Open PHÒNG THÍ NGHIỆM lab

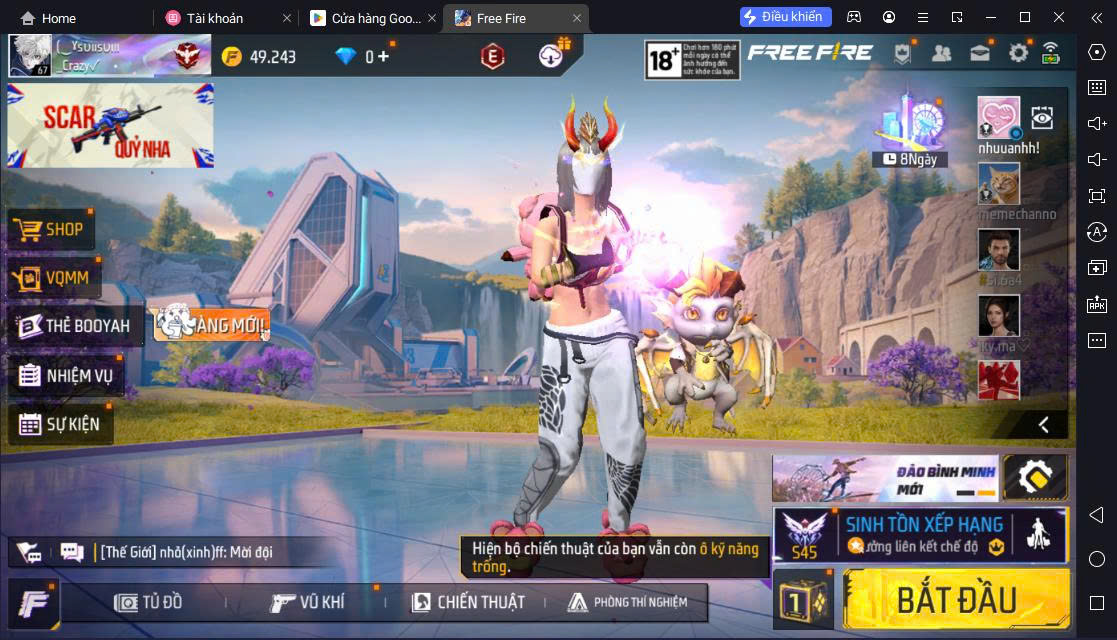click(627, 602)
